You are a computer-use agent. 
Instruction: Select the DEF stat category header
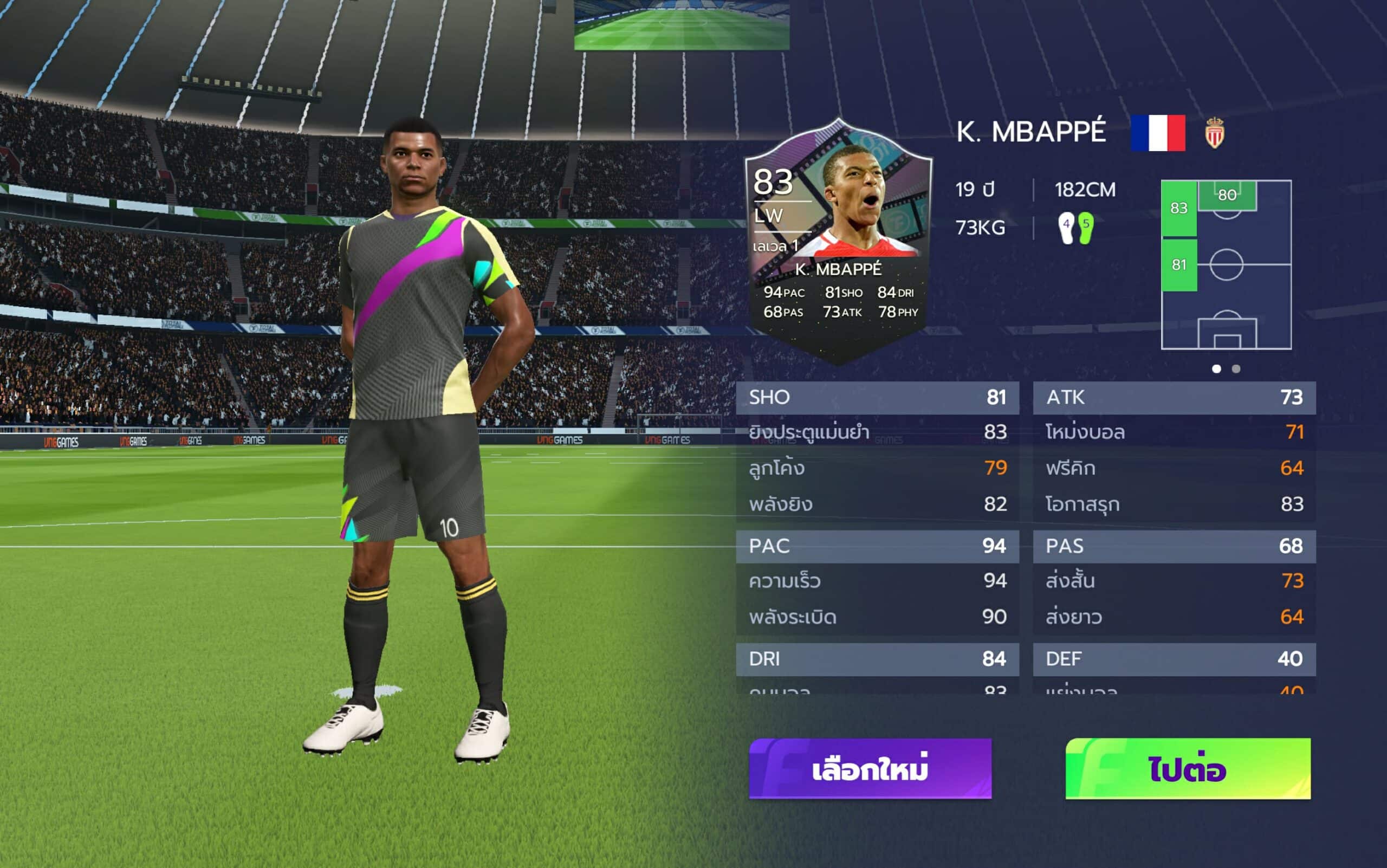coord(1174,659)
